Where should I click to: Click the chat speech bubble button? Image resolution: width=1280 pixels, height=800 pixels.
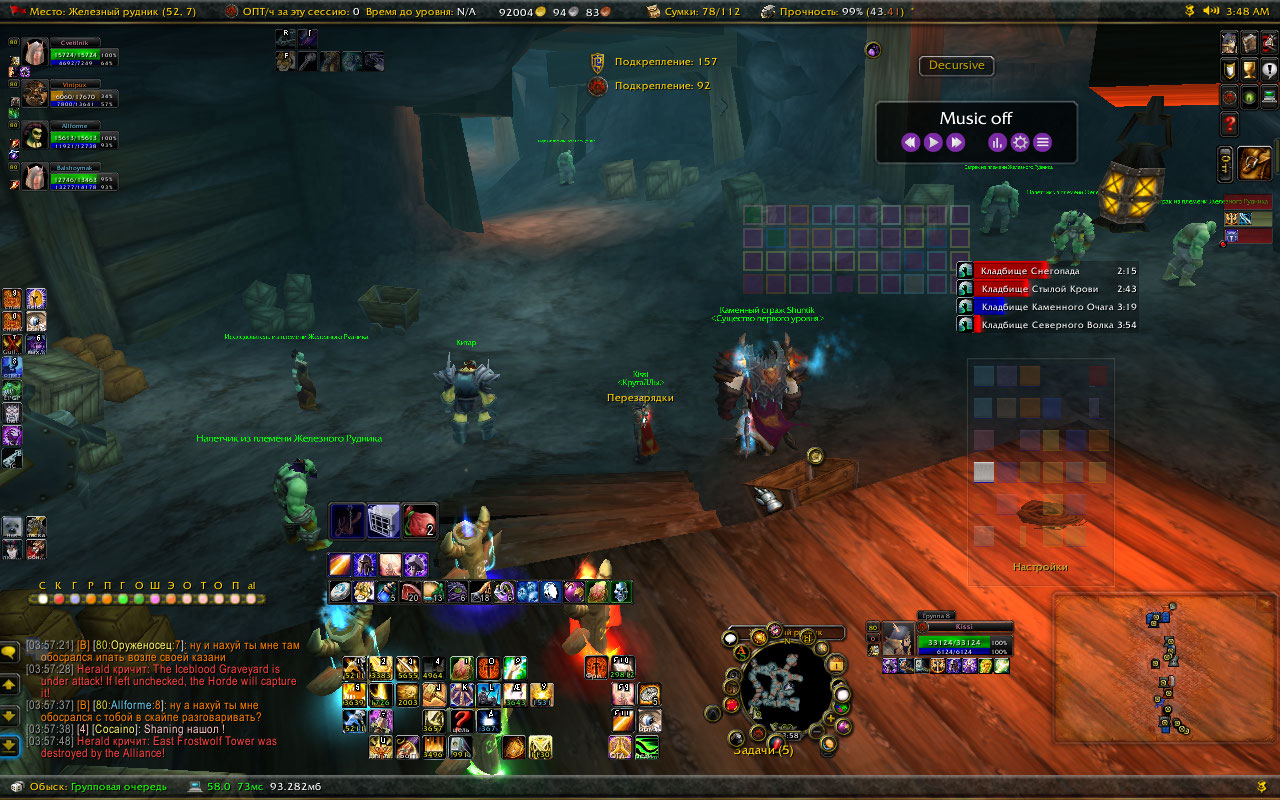click(9, 652)
